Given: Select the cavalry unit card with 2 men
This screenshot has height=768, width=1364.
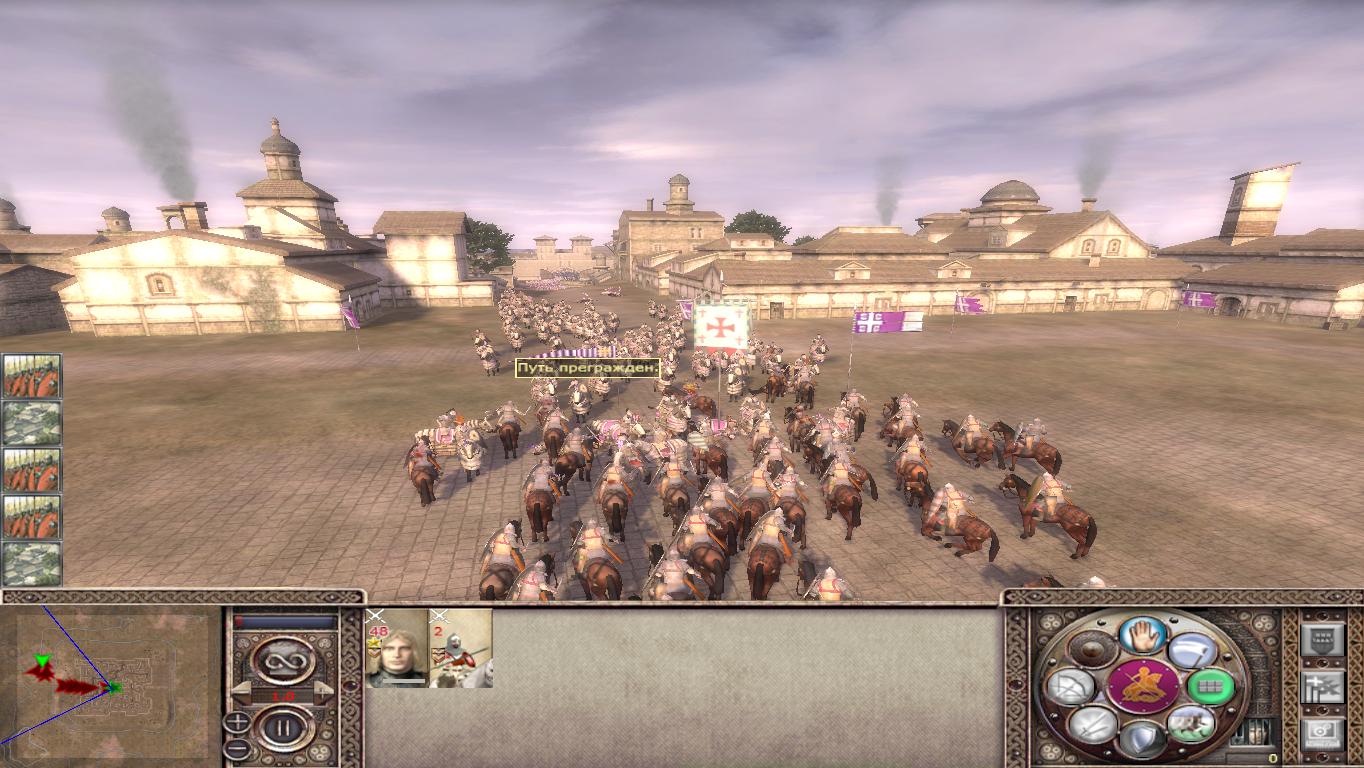Looking at the screenshot, I should [460, 649].
